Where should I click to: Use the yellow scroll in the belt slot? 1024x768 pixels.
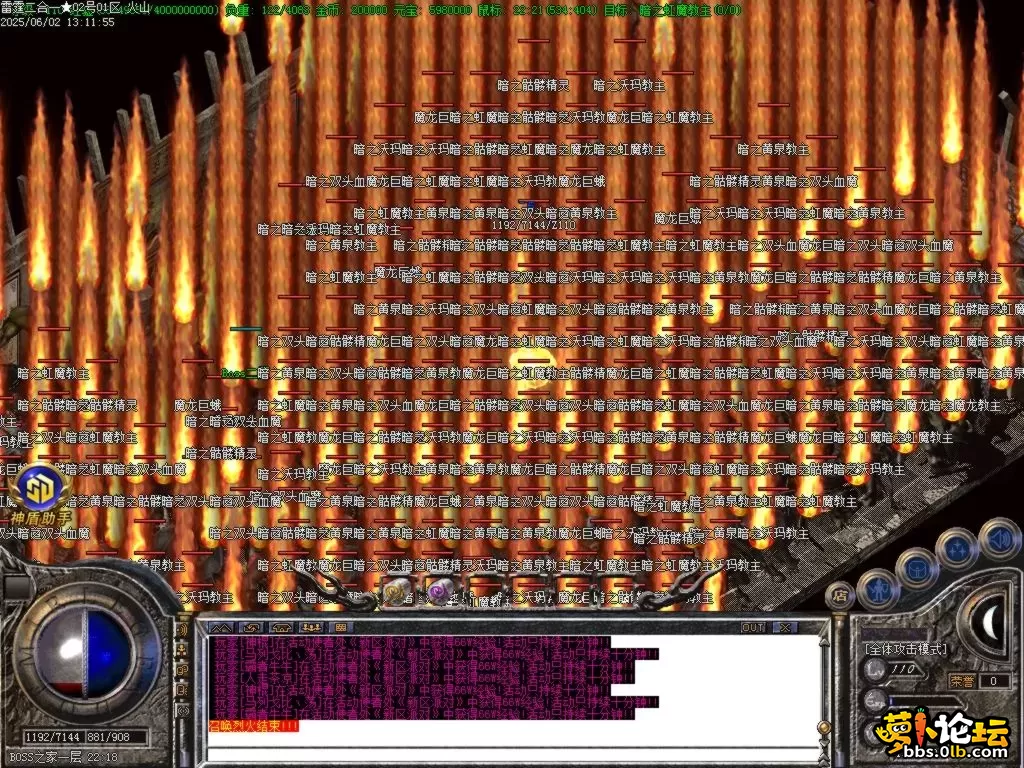click(x=395, y=594)
